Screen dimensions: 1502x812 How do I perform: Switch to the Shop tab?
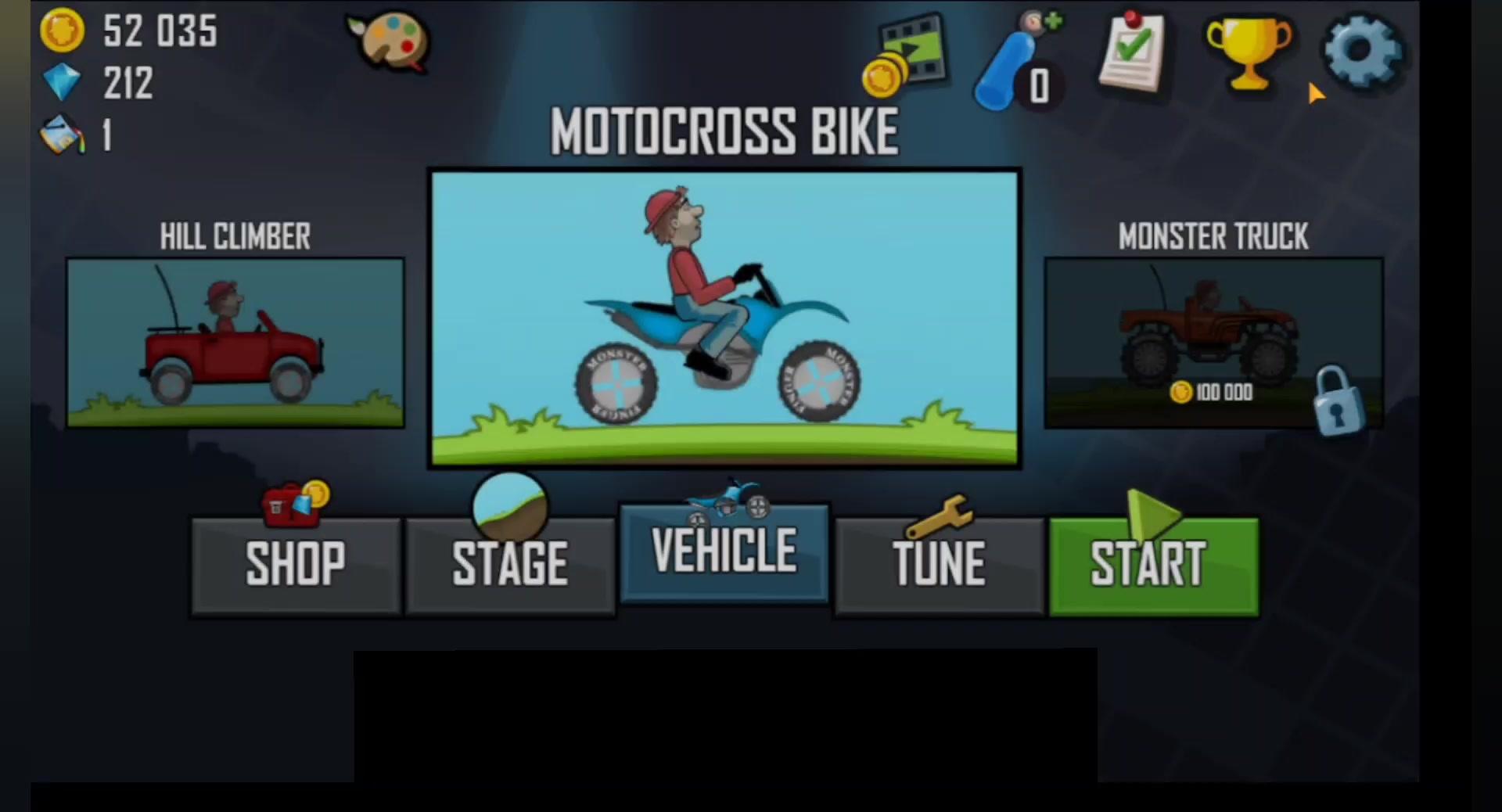tap(295, 563)
